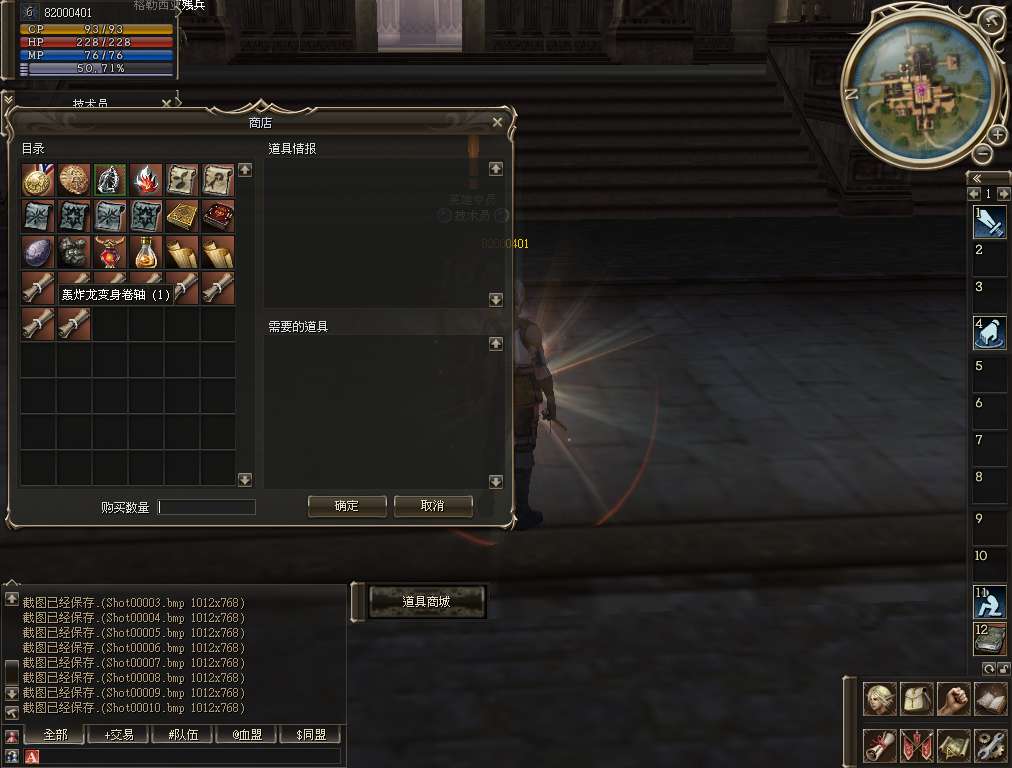Viewport: 1012px width, 768px height.
Task: Open the crossed banners clan icon
Action: point(917,745)
